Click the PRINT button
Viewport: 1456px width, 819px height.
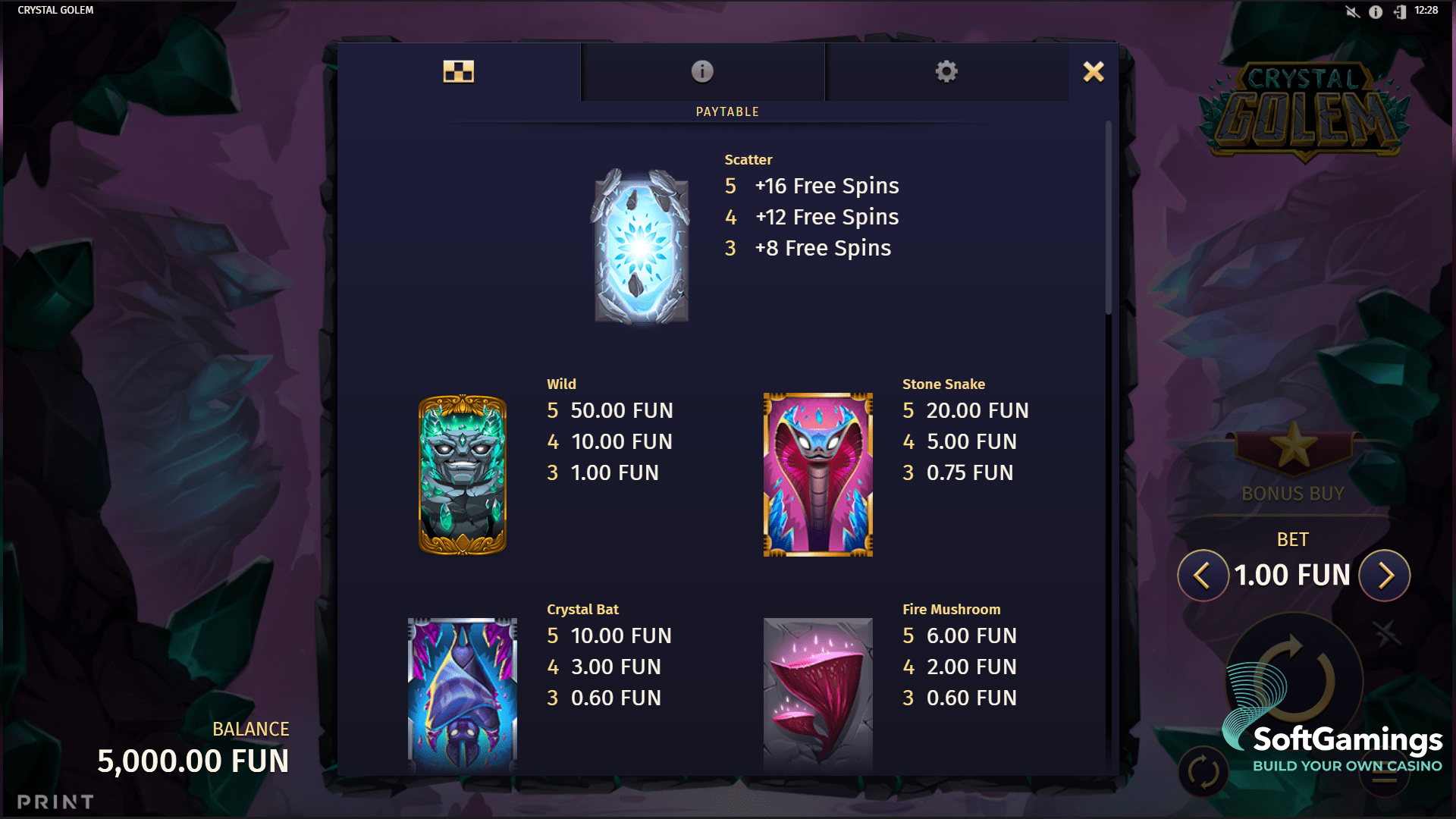[55, 800]
